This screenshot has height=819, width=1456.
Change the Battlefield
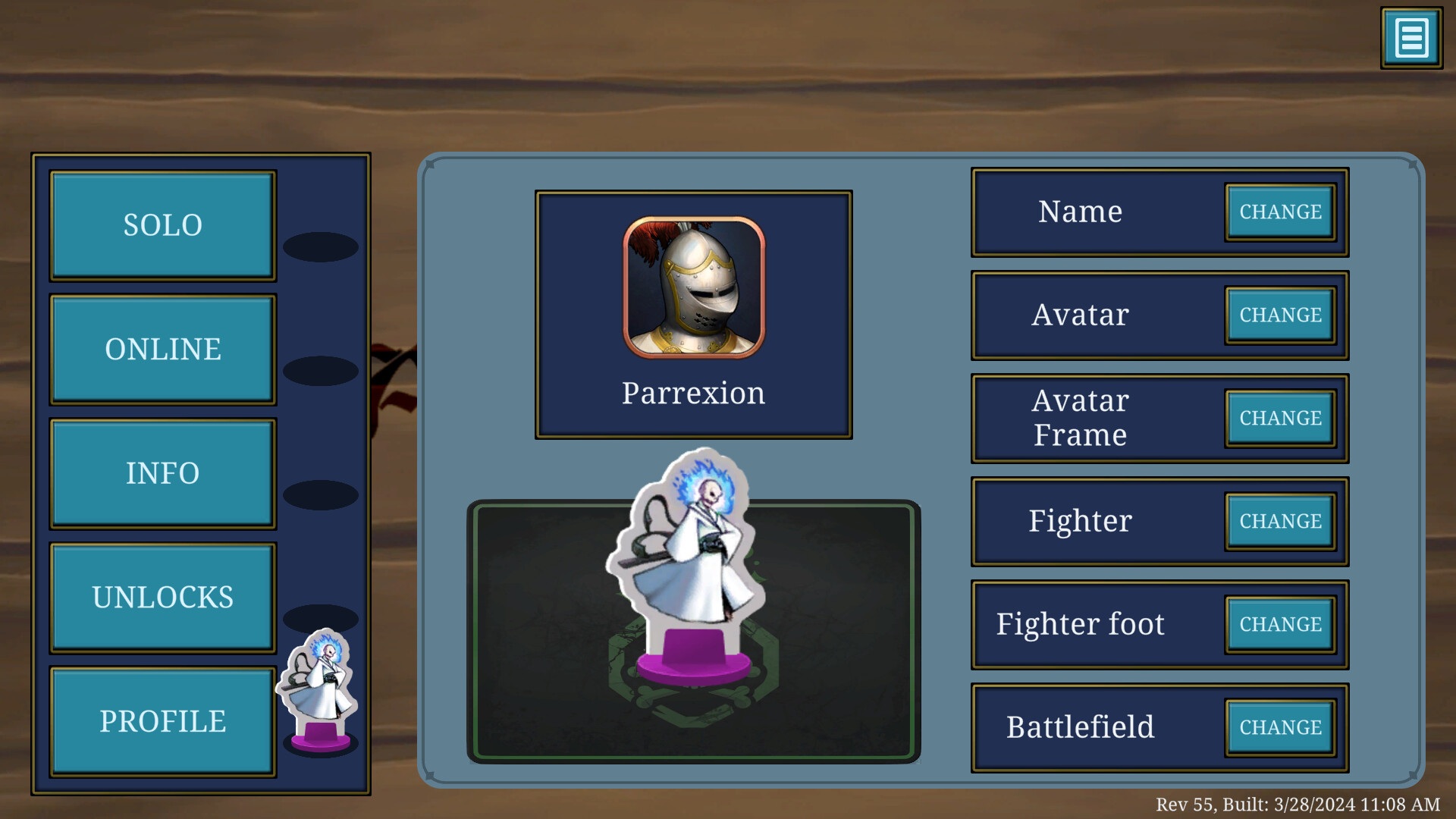click(x=1280, y=727)
